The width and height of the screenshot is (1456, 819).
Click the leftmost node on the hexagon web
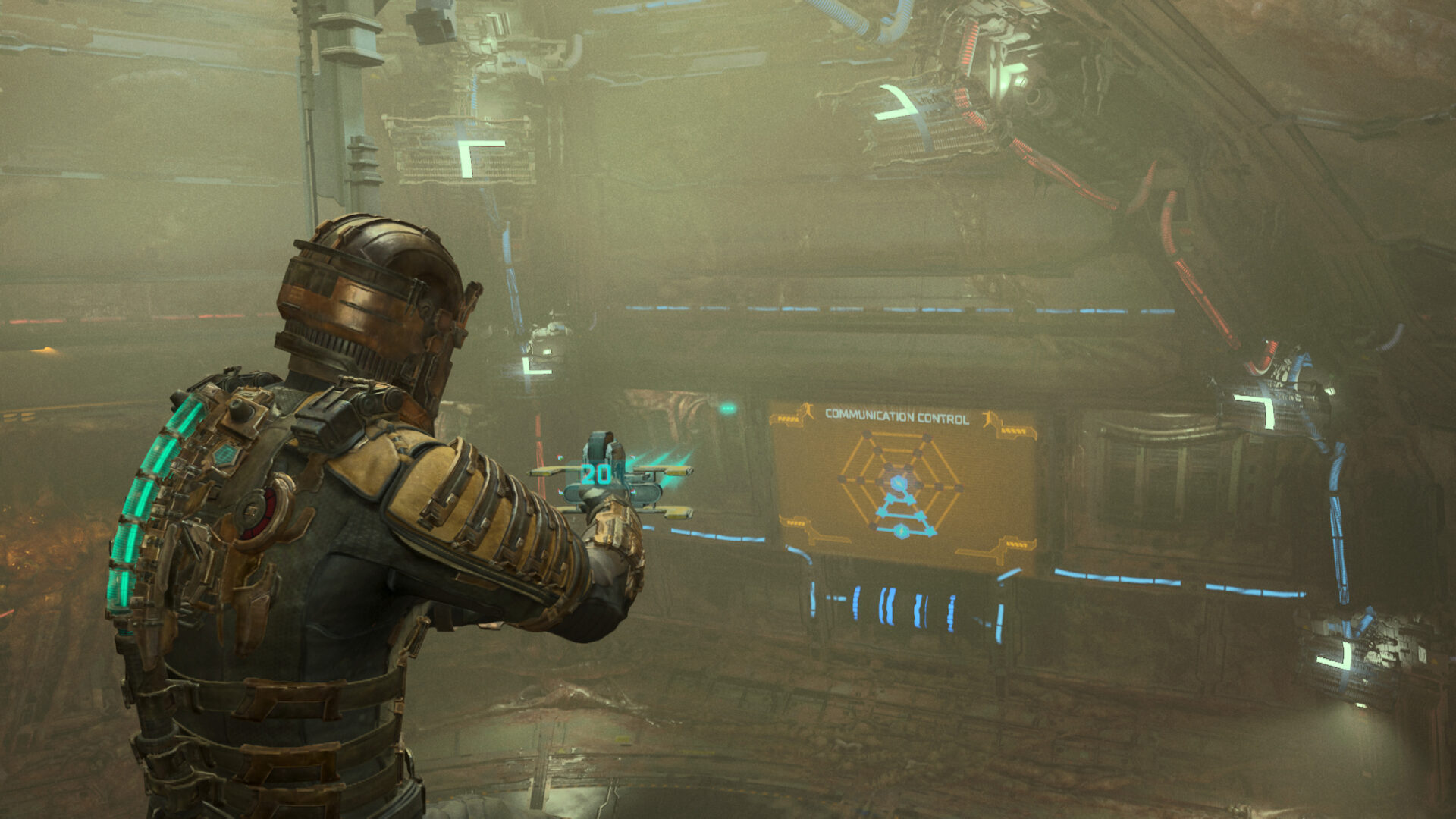pyautogui.click(x=841, y=479)
